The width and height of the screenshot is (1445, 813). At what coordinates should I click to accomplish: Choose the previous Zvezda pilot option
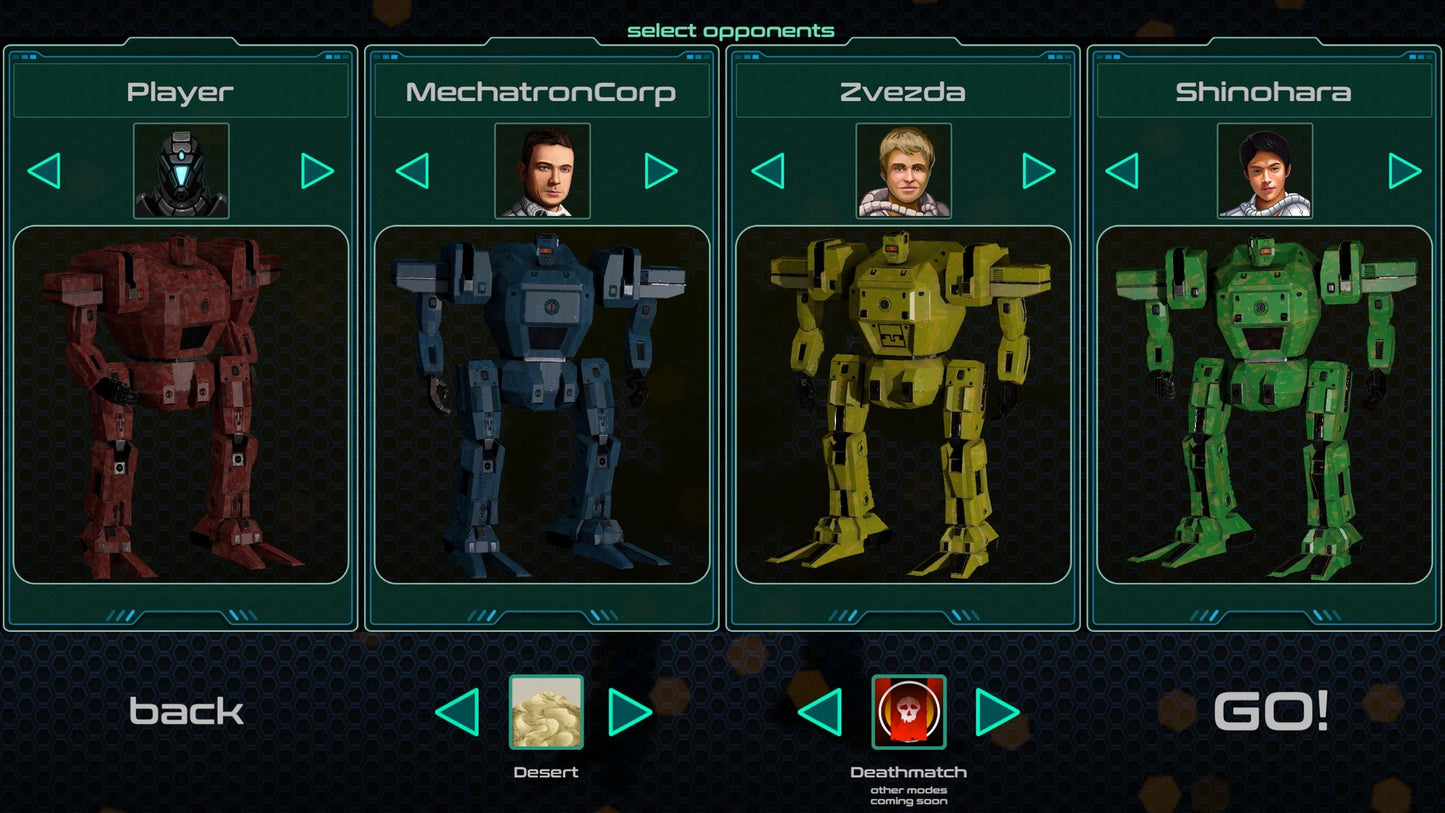click(768, 169)
